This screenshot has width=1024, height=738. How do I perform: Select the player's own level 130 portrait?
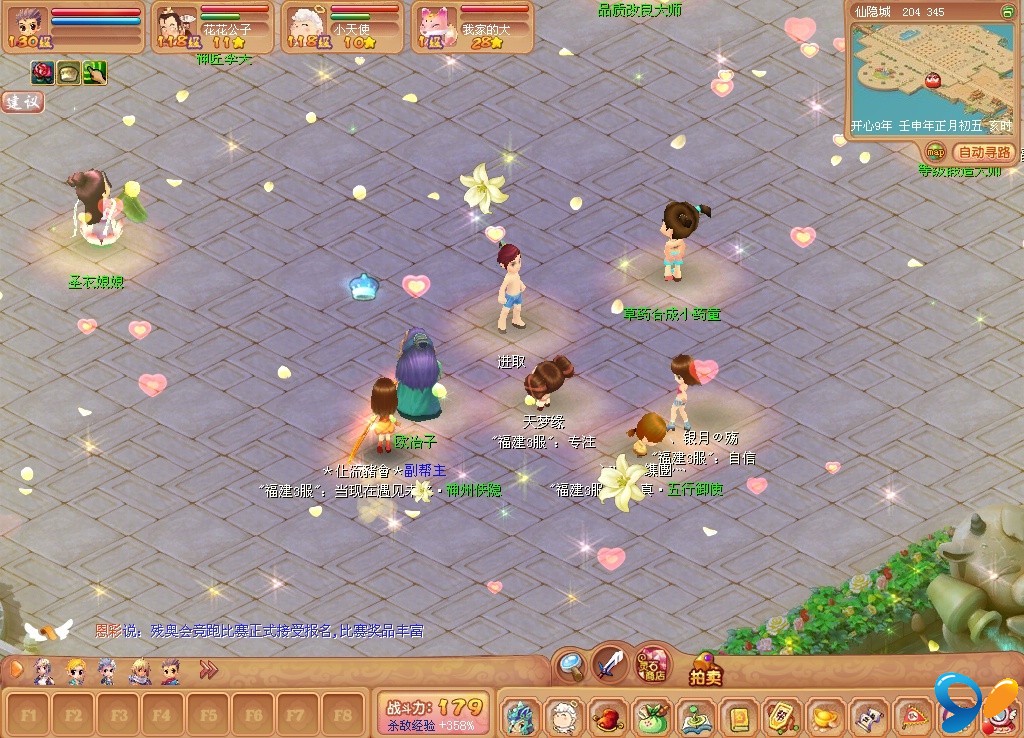[x=24, y=26]
